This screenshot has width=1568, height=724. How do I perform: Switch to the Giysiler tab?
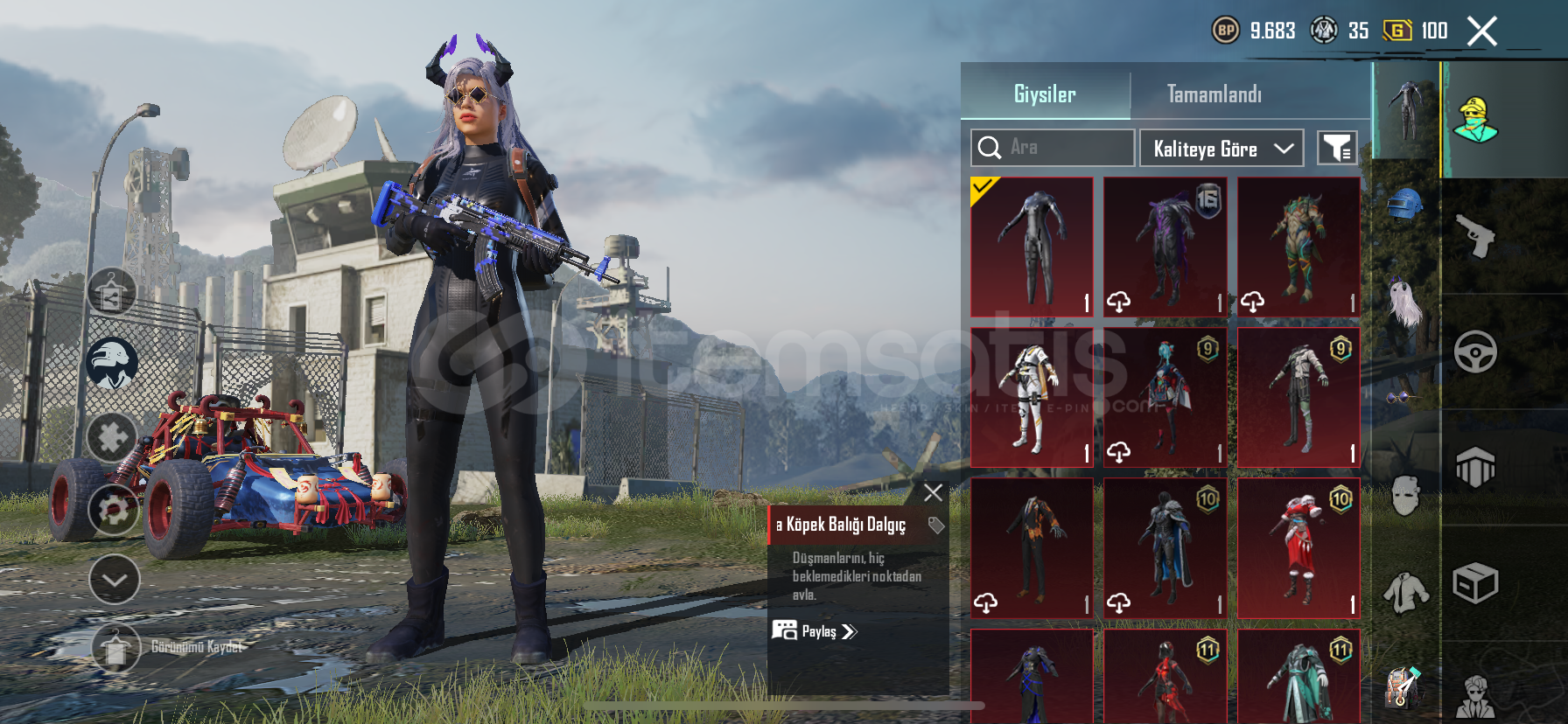point(1045,94)
